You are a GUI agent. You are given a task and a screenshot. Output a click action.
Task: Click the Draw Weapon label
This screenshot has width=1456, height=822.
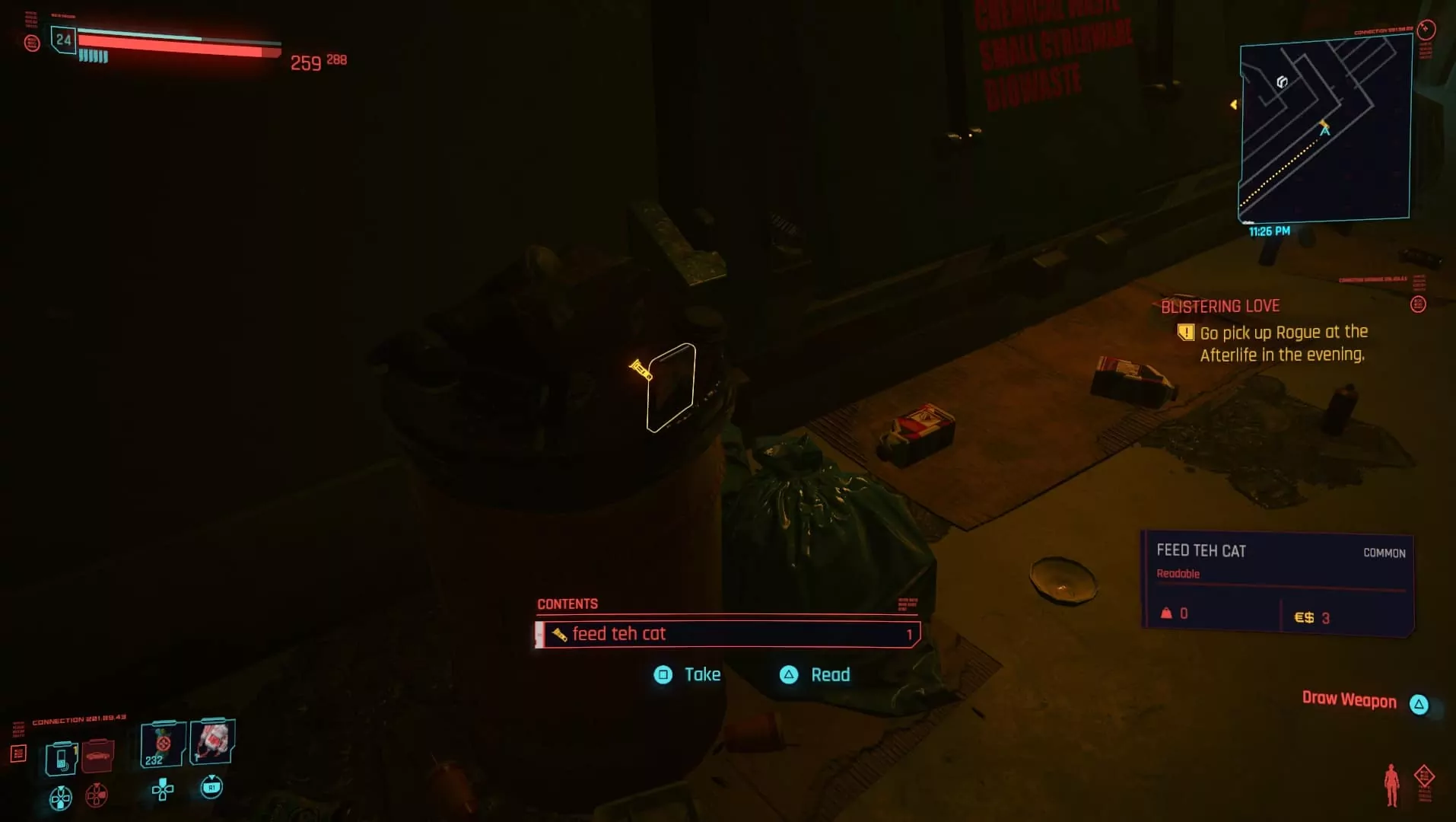[1349, 700]
